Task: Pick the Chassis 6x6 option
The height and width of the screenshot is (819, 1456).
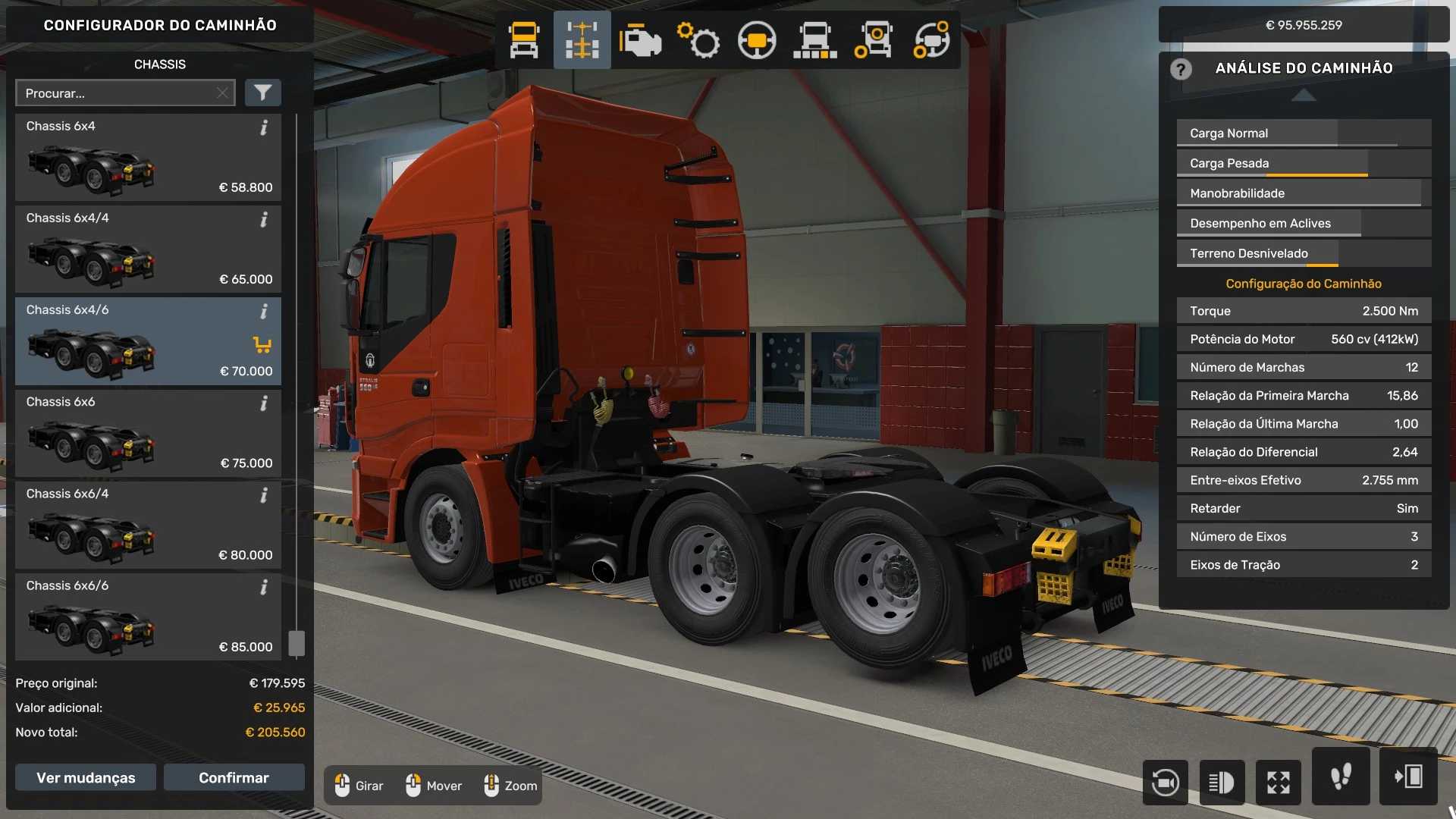Action: 148,433
